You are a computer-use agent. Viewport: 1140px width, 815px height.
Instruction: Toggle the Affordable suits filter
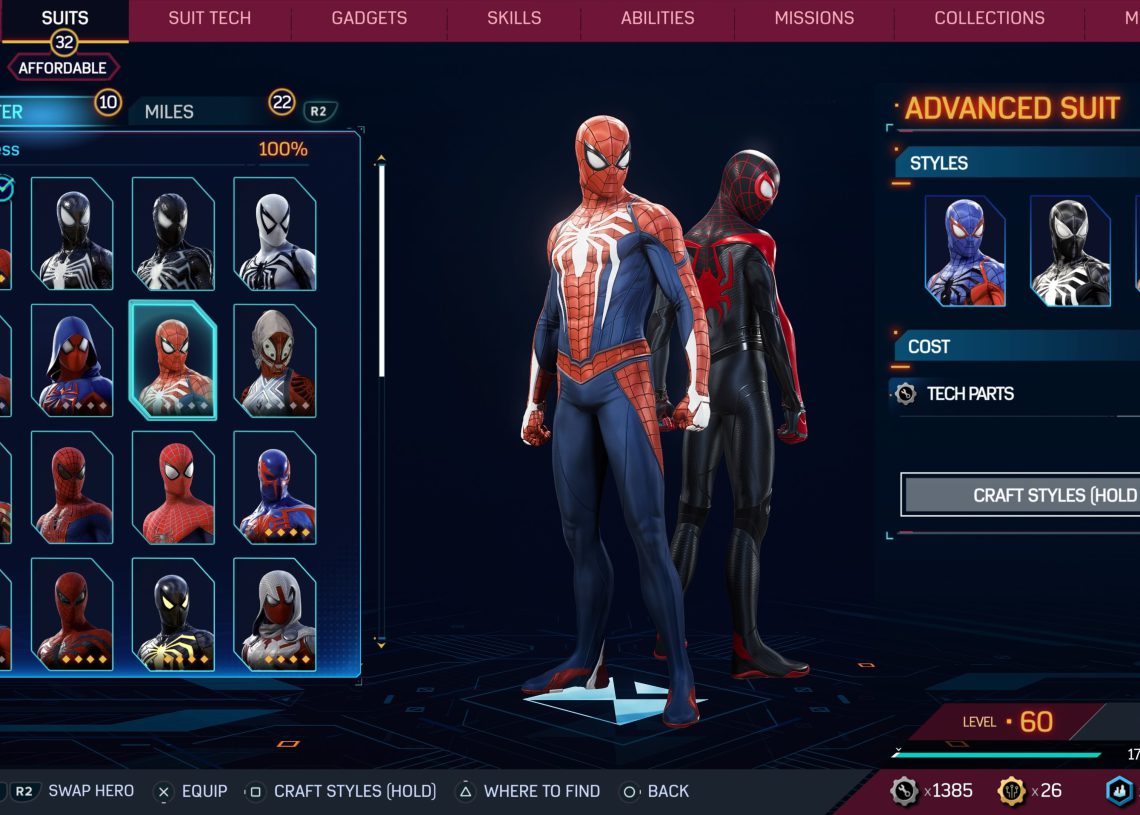pos(64,68)
